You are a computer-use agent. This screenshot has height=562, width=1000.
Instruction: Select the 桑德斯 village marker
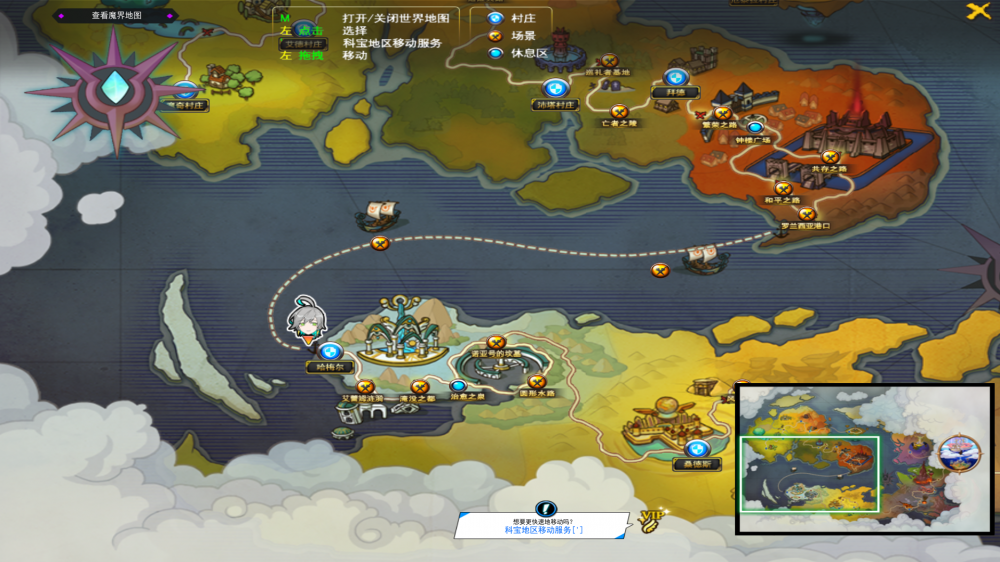[x=697, y=449]
